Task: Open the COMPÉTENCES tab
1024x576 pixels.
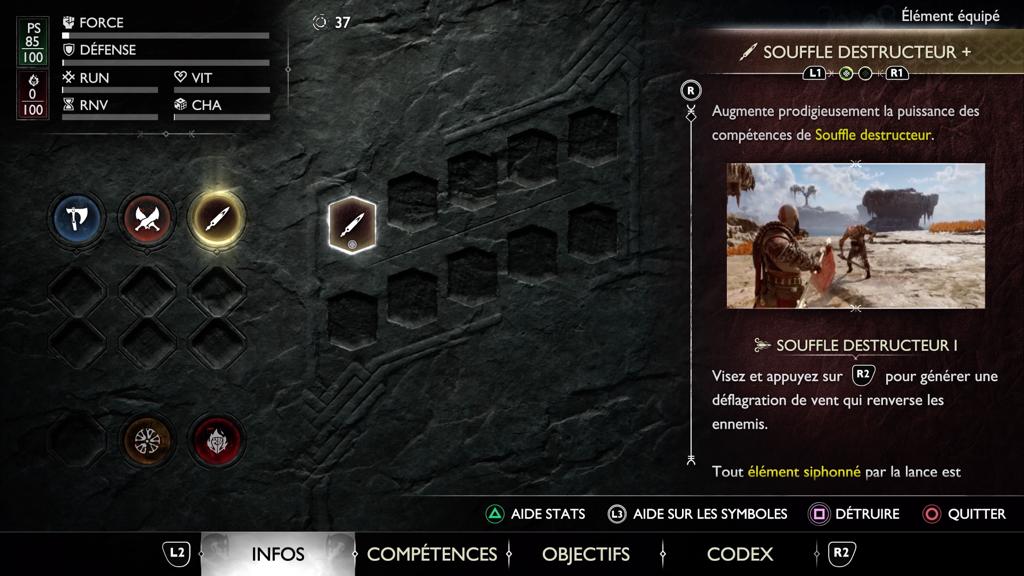Action: pos(431,554)
